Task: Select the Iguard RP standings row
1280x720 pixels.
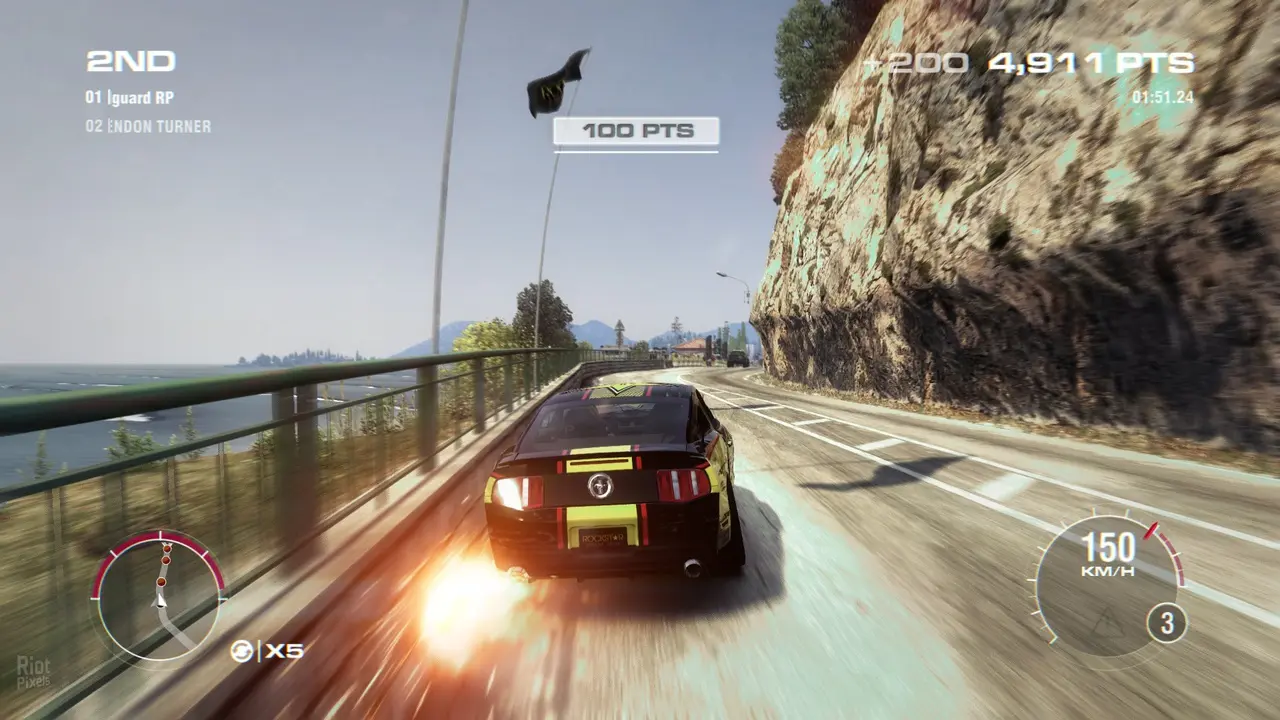Action: click(x=130, y=98)
